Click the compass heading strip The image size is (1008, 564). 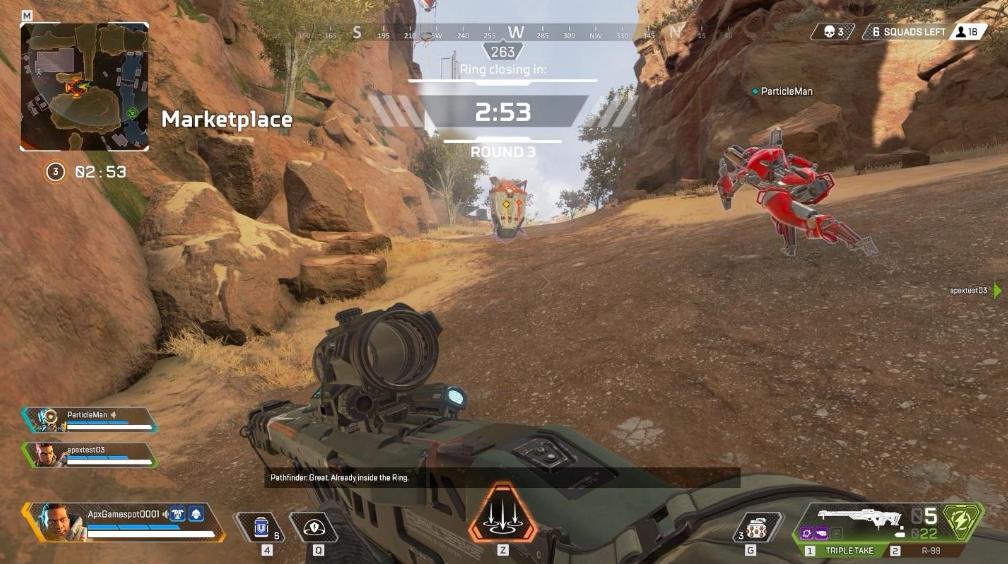(515, 33)
